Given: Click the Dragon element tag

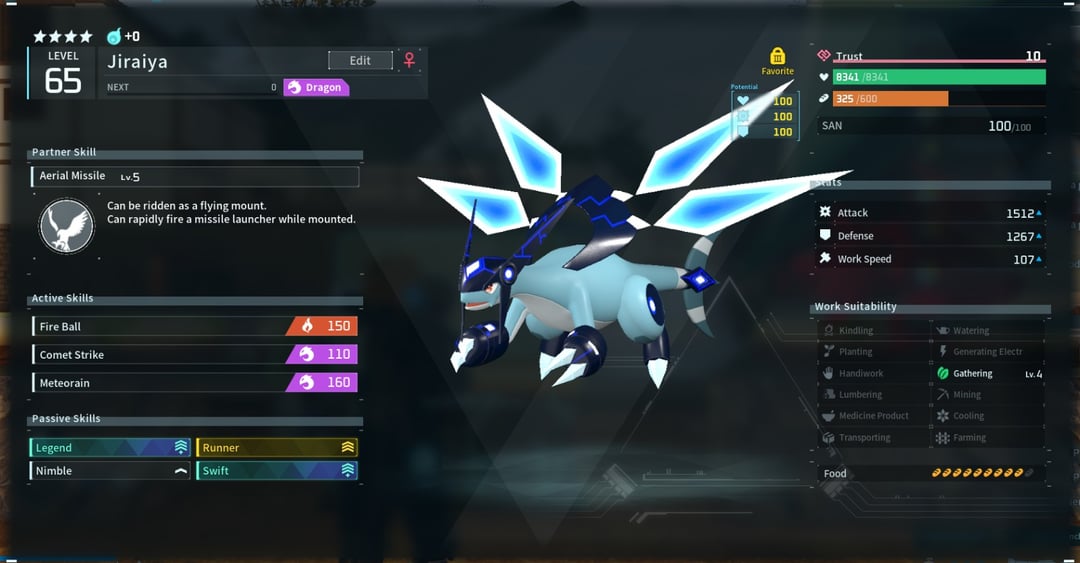Looking at the screenshot, I should 316,88.
